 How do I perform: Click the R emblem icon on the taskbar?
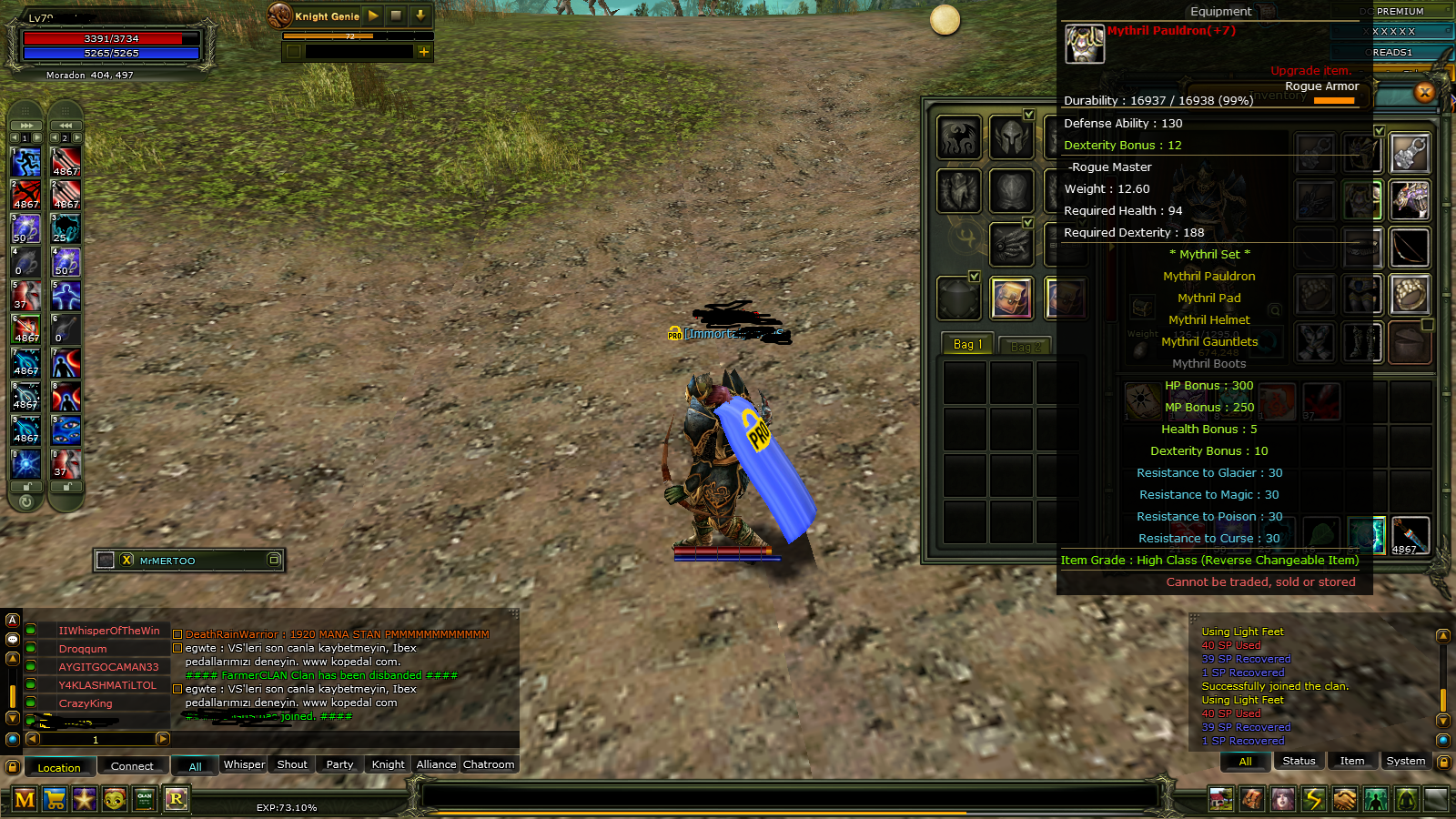[x=176, y=799]
